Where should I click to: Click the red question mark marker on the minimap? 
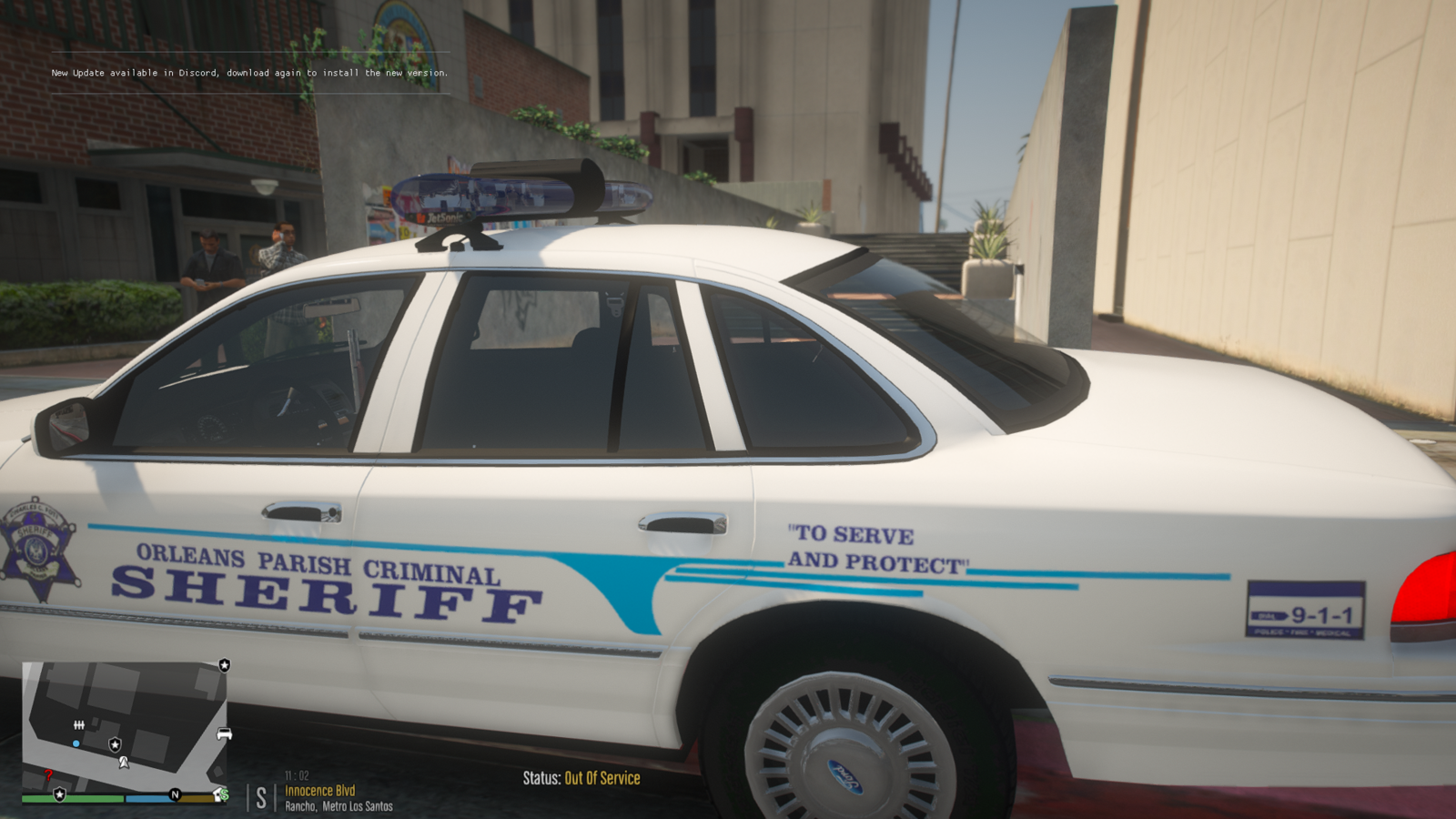(48, 775)
